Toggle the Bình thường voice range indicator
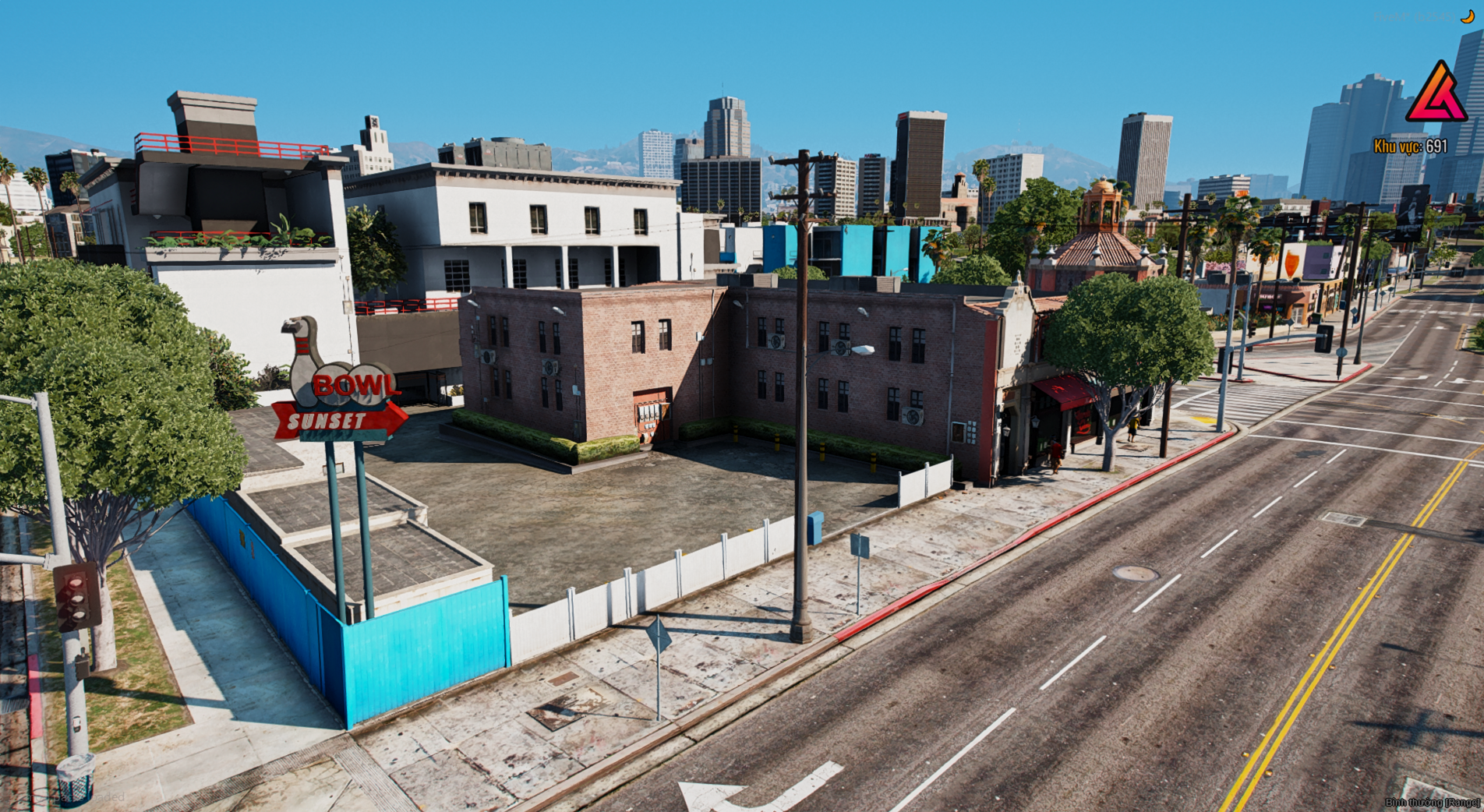 [x=1432, y=802]
